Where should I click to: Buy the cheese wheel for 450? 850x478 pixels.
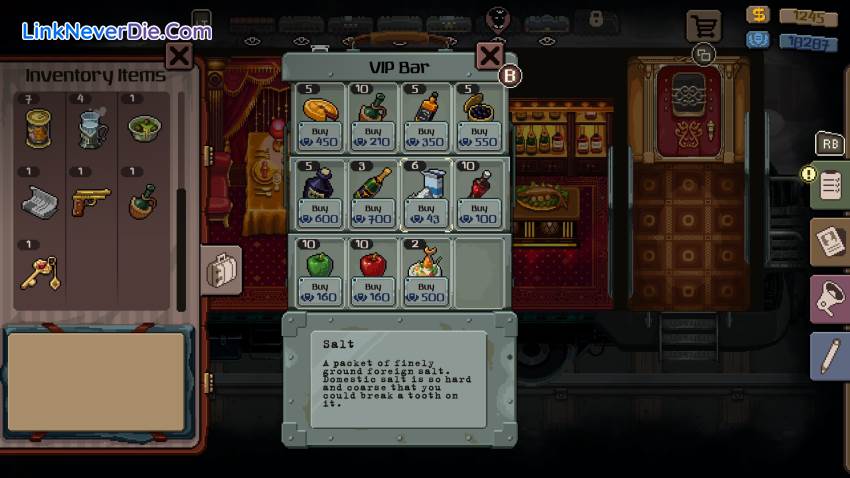(x=319, y=135)
